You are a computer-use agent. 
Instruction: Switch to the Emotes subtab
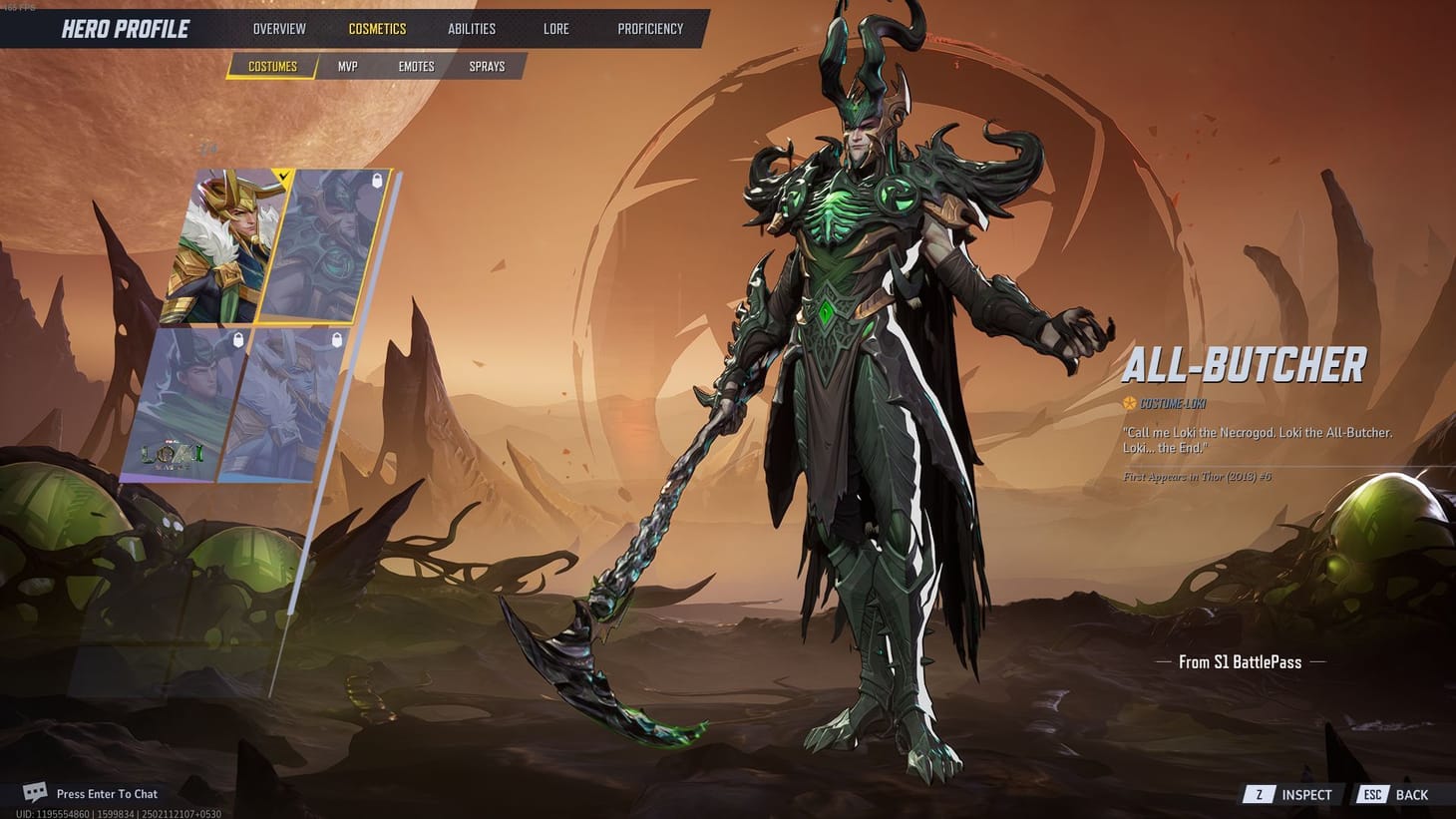pyautogui.click(x=416, y=66)
